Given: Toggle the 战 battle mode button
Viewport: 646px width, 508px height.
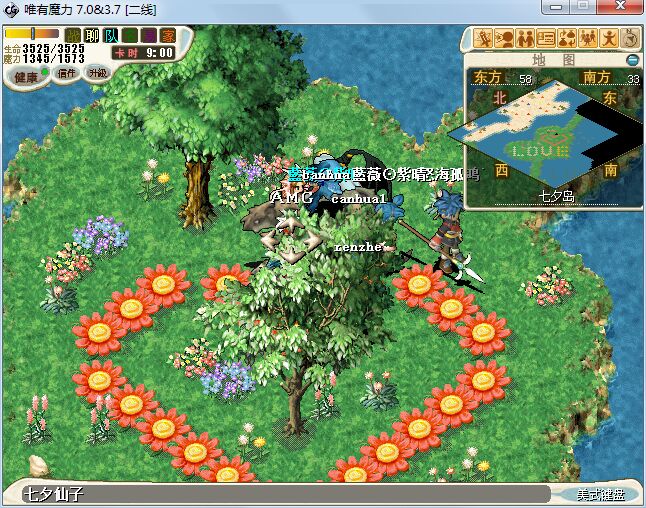Looking at the screenshot, I should tap(72, 35).
